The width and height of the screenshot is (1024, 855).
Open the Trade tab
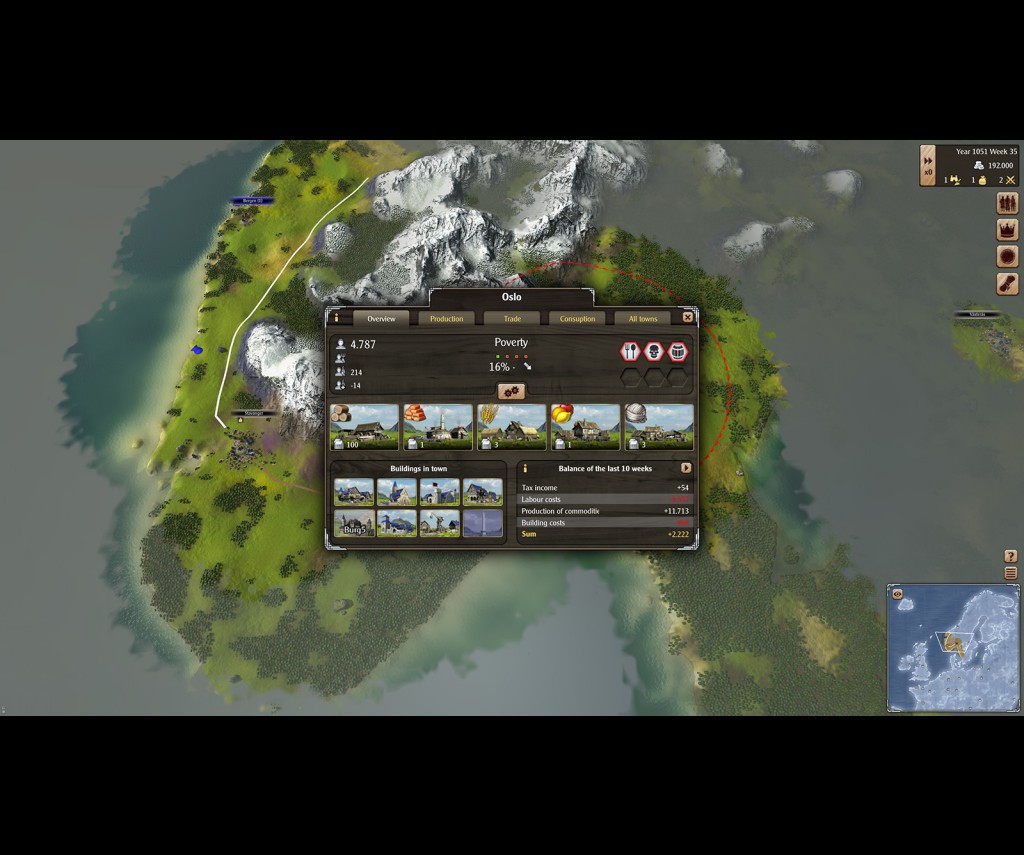pyautogui.click(x=512, y=319)
